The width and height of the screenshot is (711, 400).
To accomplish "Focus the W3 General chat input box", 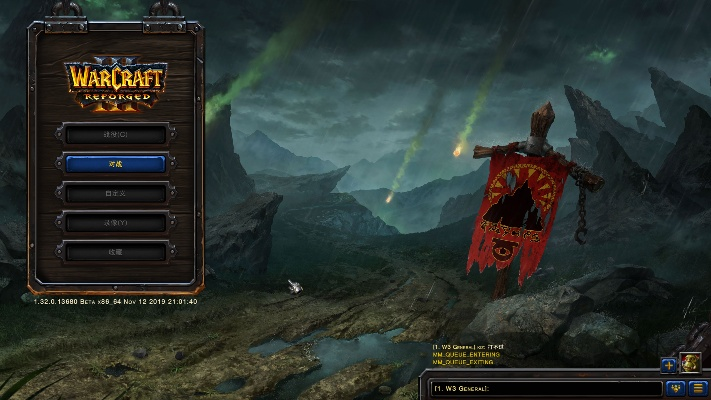I will 545,388.
